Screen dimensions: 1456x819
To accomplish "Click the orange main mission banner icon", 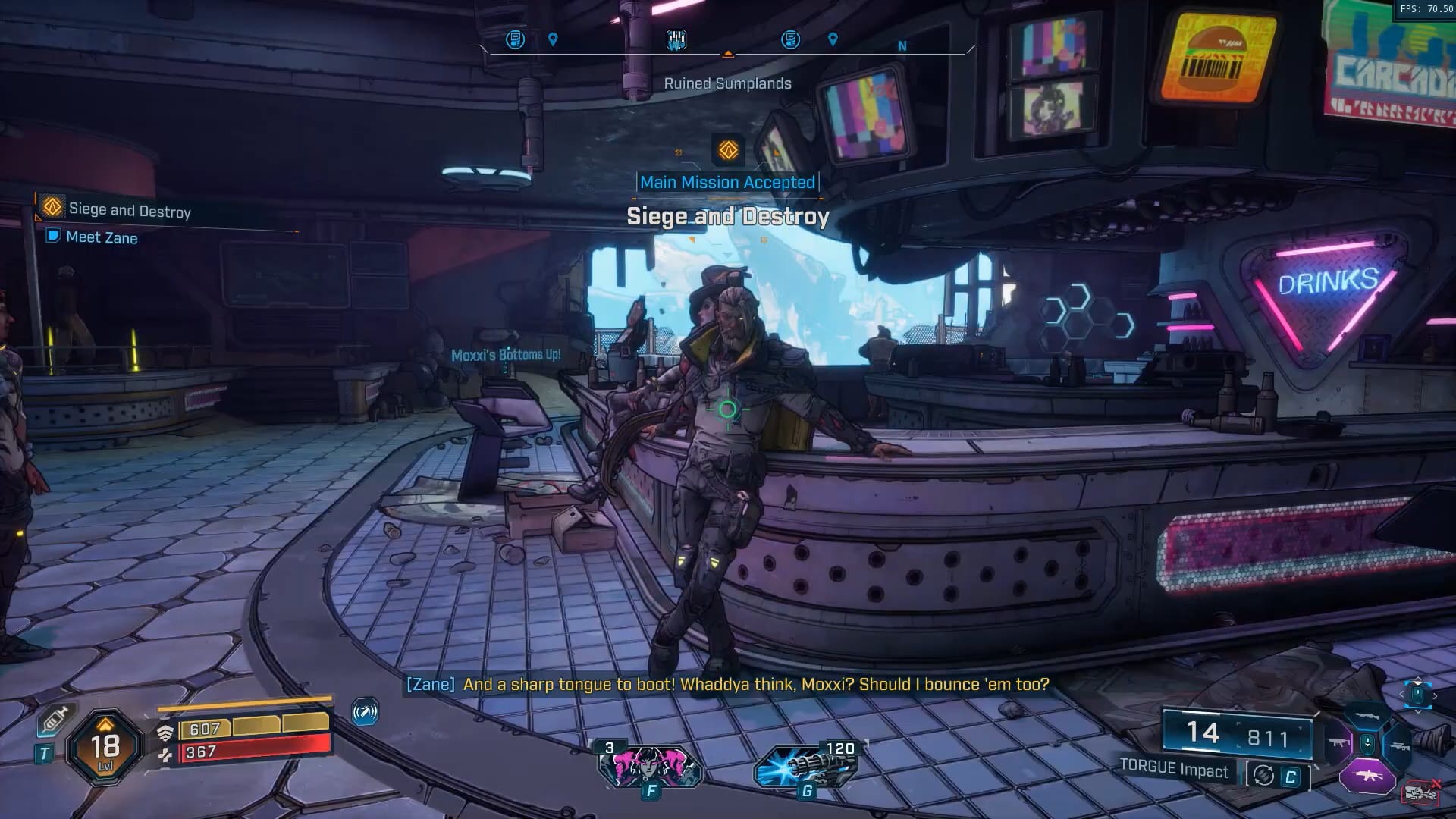I will click(x=728, y=150).
